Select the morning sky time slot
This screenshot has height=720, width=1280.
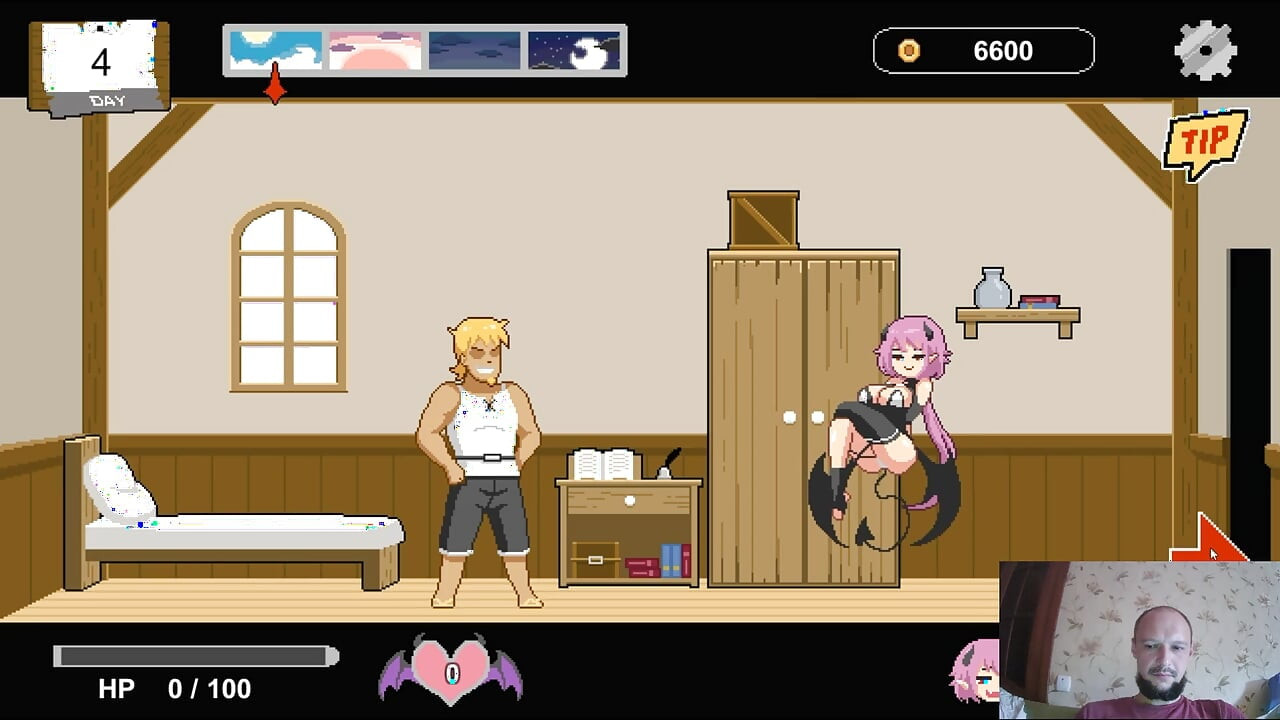pos(274,49)
